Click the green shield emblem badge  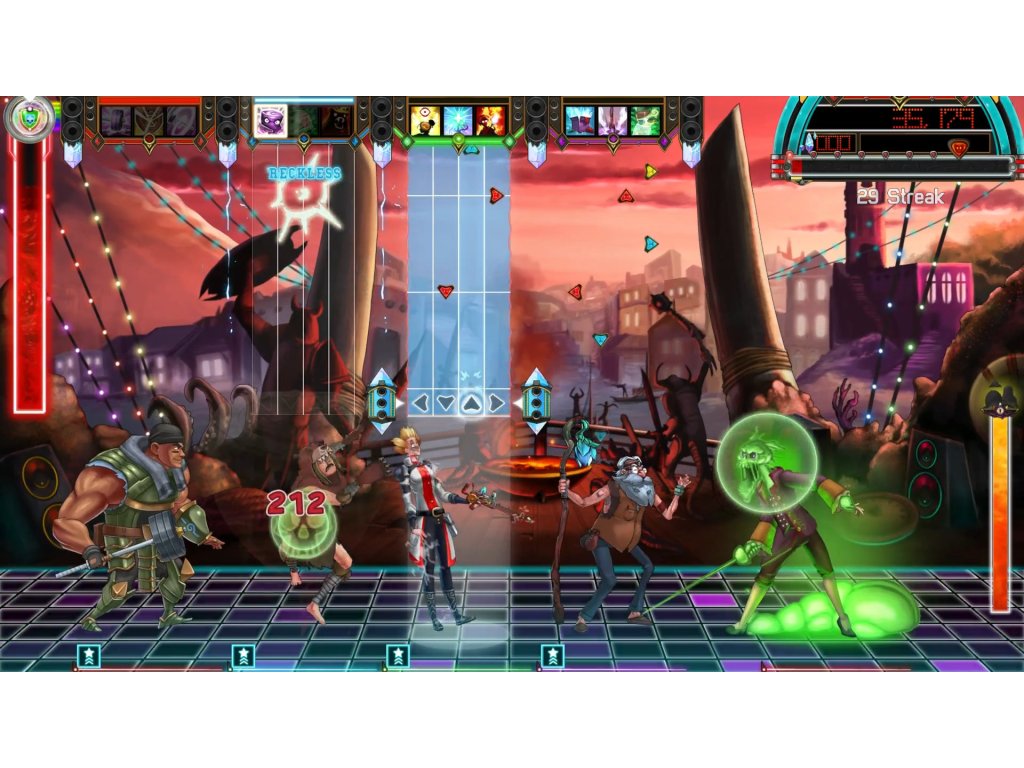[x=27, y=119]
